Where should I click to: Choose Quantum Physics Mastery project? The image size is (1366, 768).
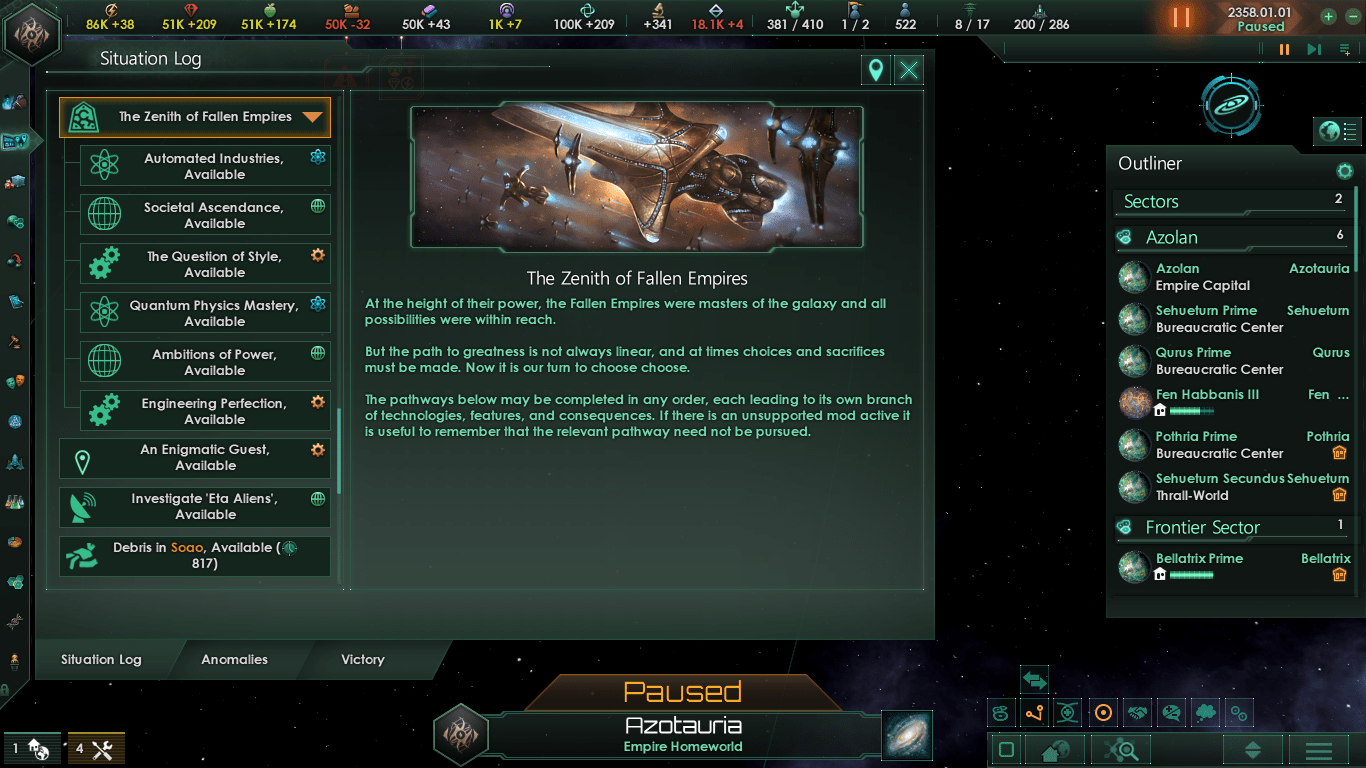(205, 313)
